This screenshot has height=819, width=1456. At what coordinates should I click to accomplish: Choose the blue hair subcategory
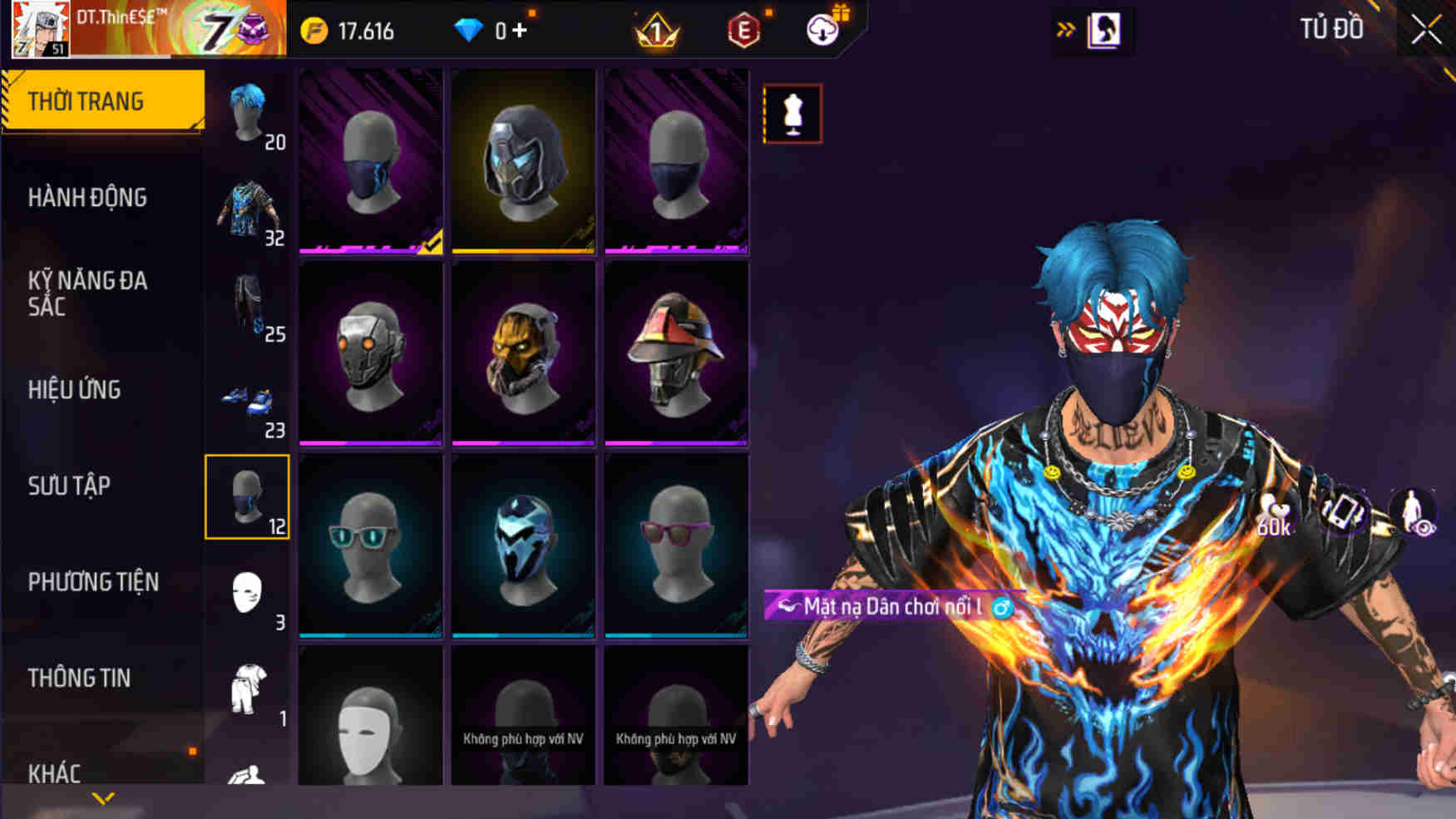[248, 113]
